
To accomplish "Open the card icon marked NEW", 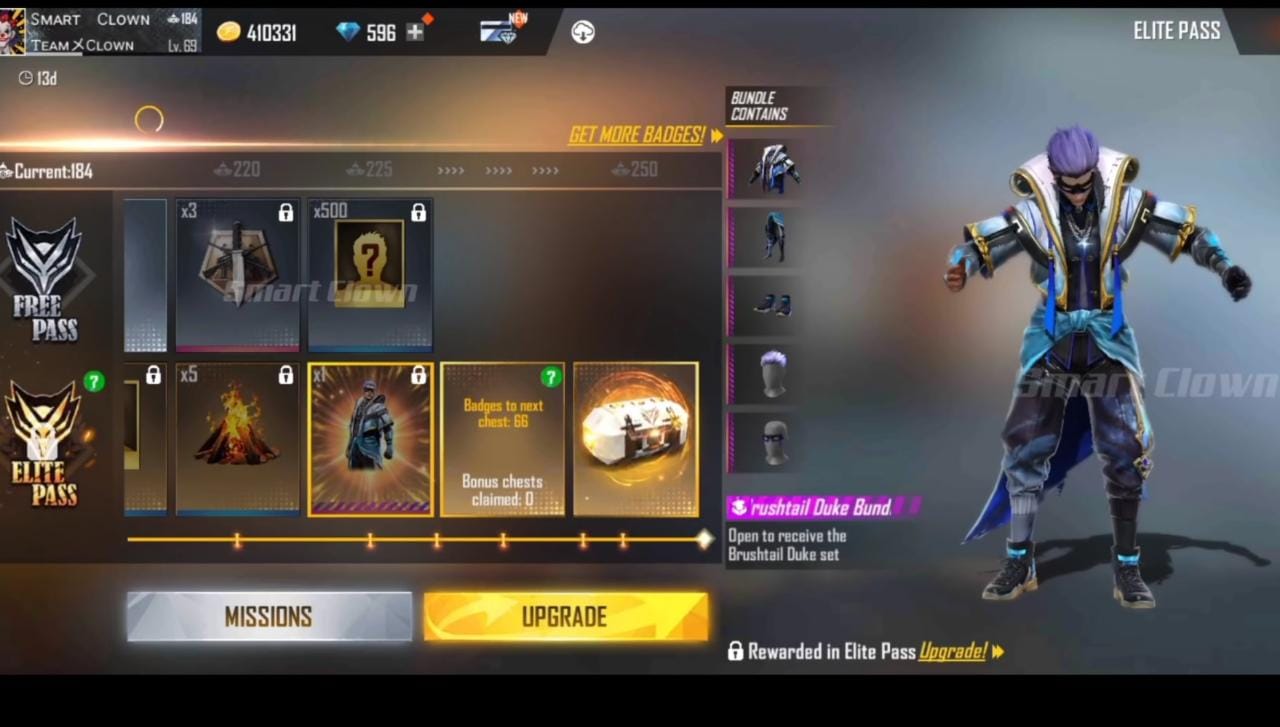I will 499,31.
